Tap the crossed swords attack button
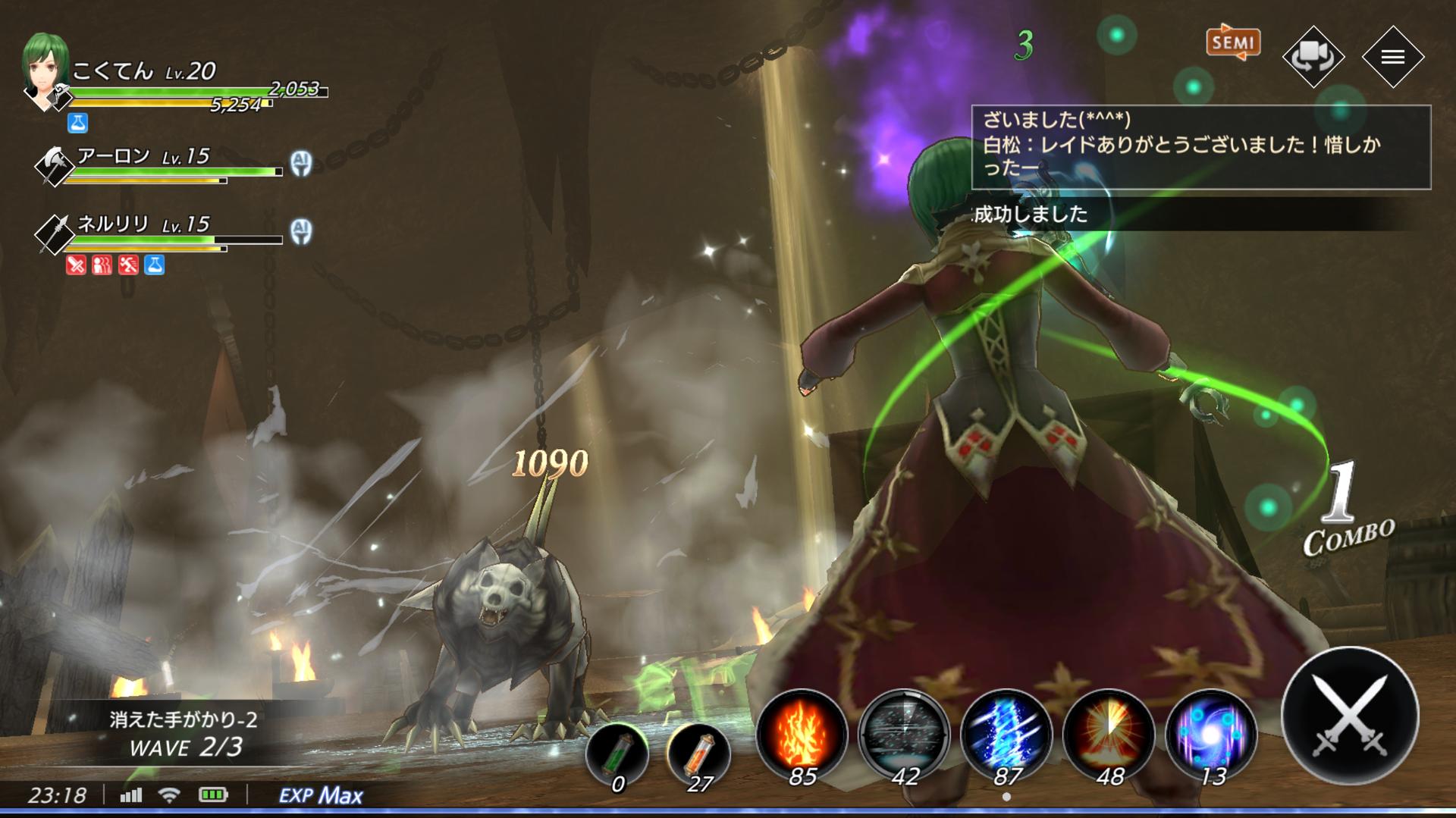 pyautogui.click(x=1350, y=716)
